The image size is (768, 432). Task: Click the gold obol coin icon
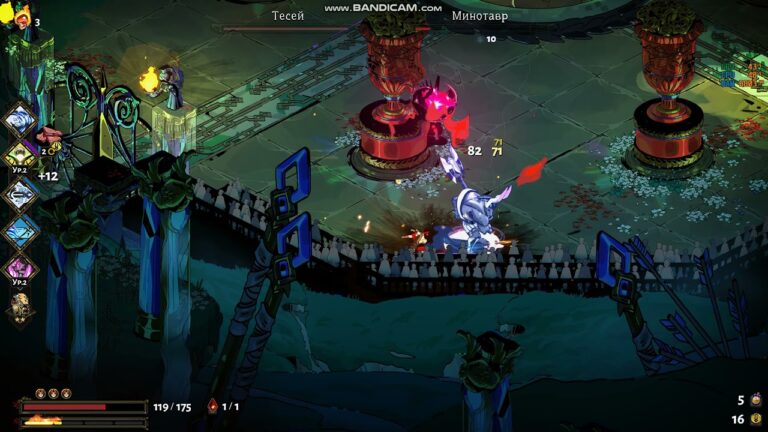click(756, 419)
